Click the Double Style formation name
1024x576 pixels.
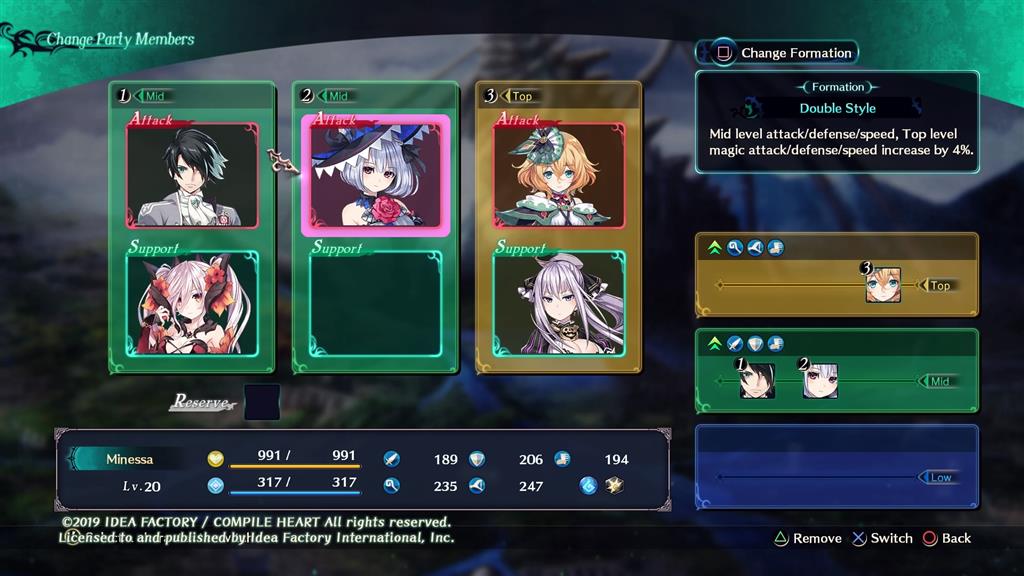837,108
